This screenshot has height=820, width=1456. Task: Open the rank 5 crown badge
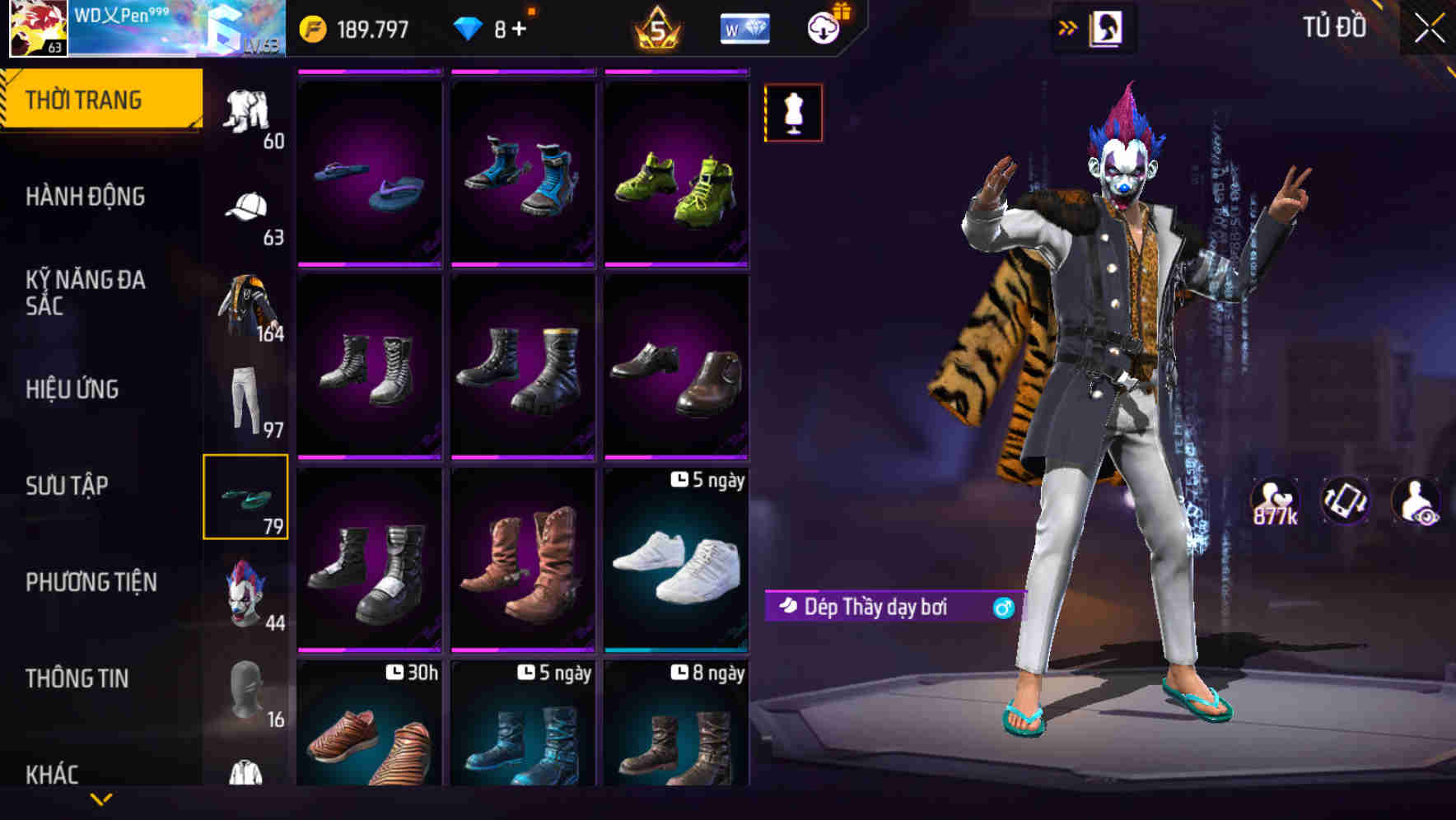click(653, 27)
